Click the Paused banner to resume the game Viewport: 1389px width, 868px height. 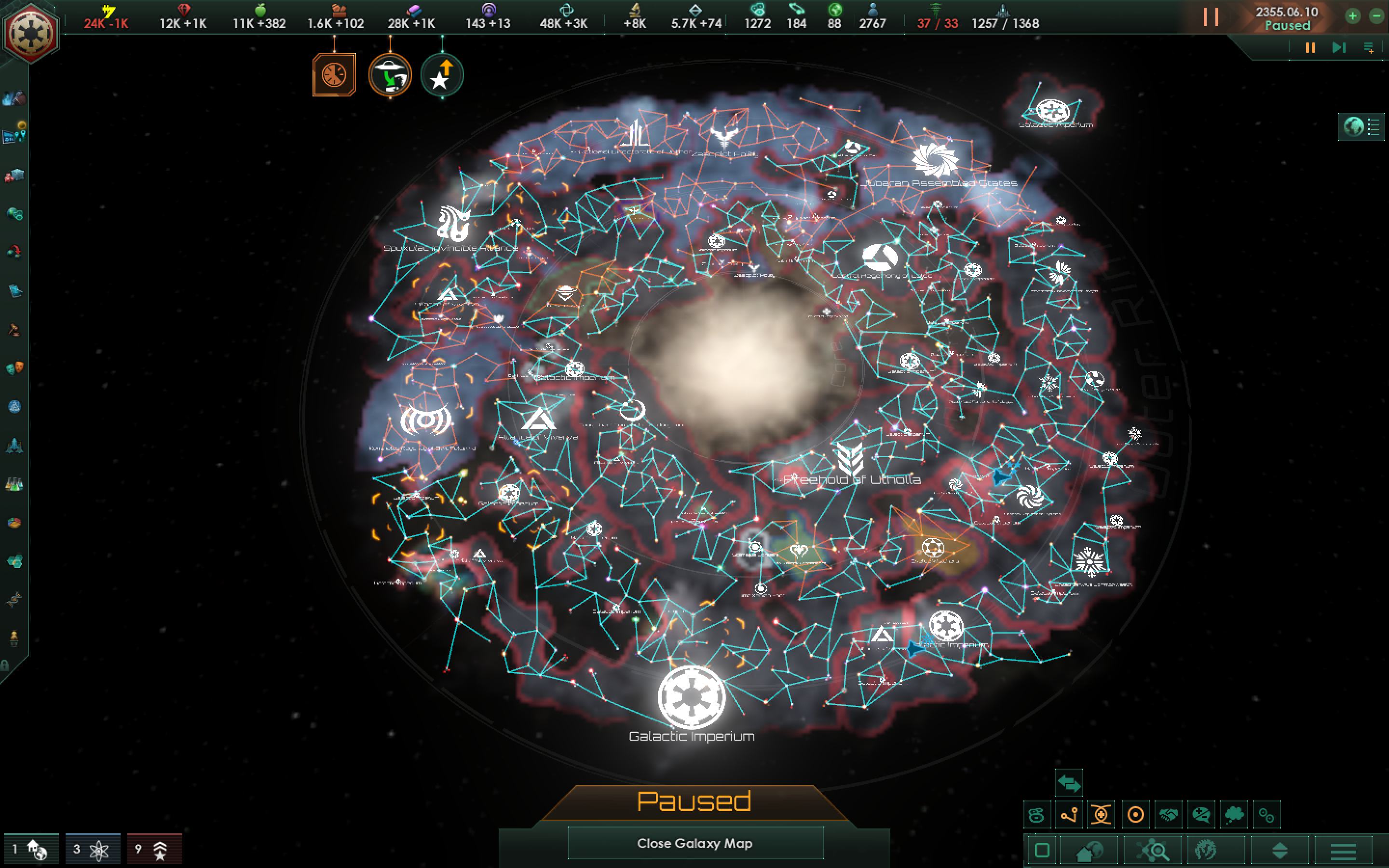[695, 801]
